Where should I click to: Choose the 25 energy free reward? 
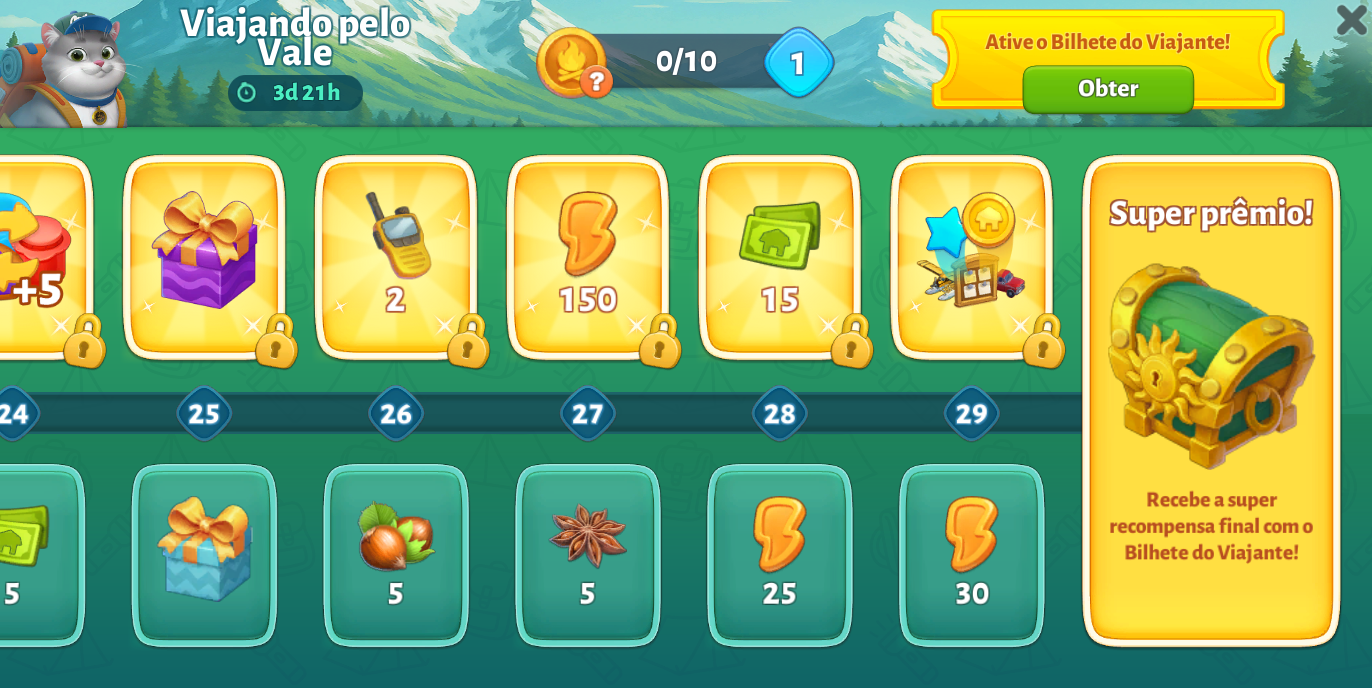pos(780,555)
